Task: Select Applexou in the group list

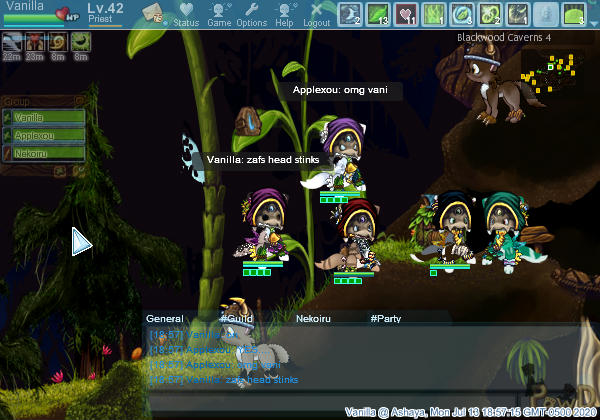Action: 40,135
